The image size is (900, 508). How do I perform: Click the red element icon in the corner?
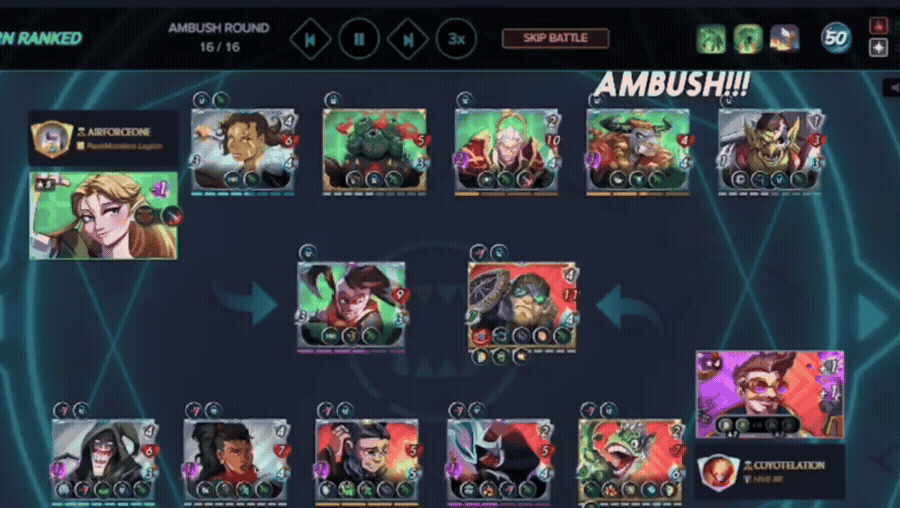(879, 25)
